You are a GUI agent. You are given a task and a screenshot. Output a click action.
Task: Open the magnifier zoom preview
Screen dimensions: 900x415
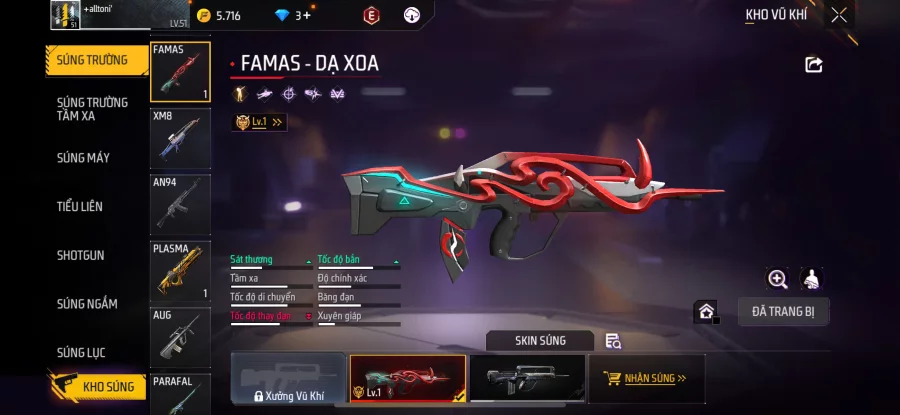pos(777,279)
